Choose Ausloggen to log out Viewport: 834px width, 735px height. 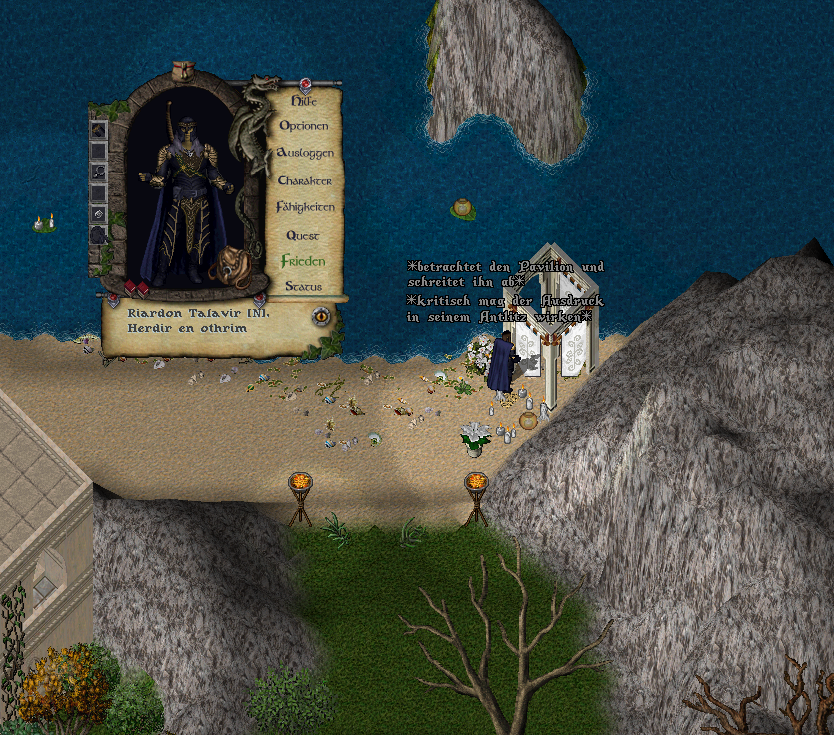click(305, 153)
